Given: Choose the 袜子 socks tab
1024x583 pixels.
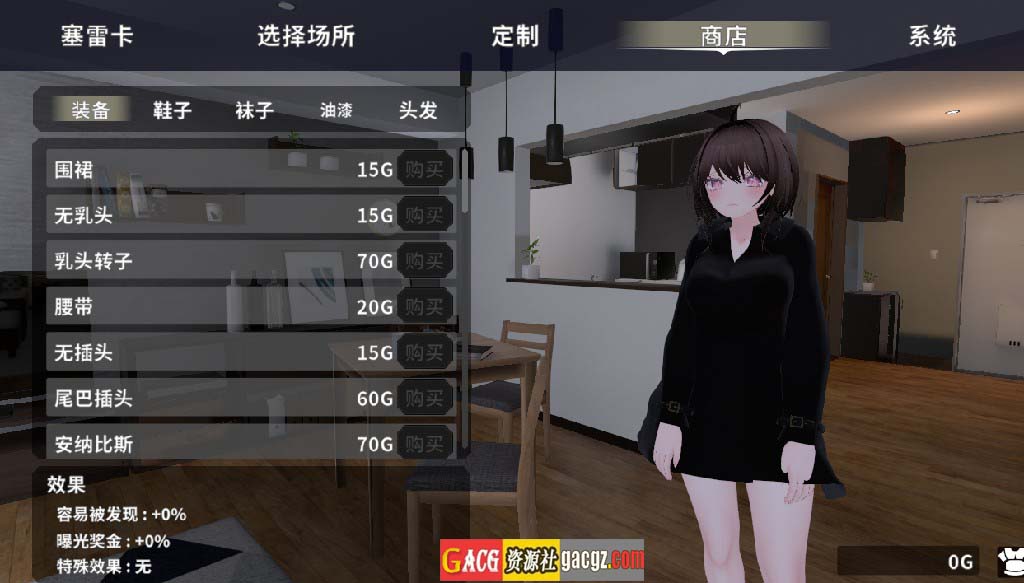Looking at the screenshot, I should 254,109.
